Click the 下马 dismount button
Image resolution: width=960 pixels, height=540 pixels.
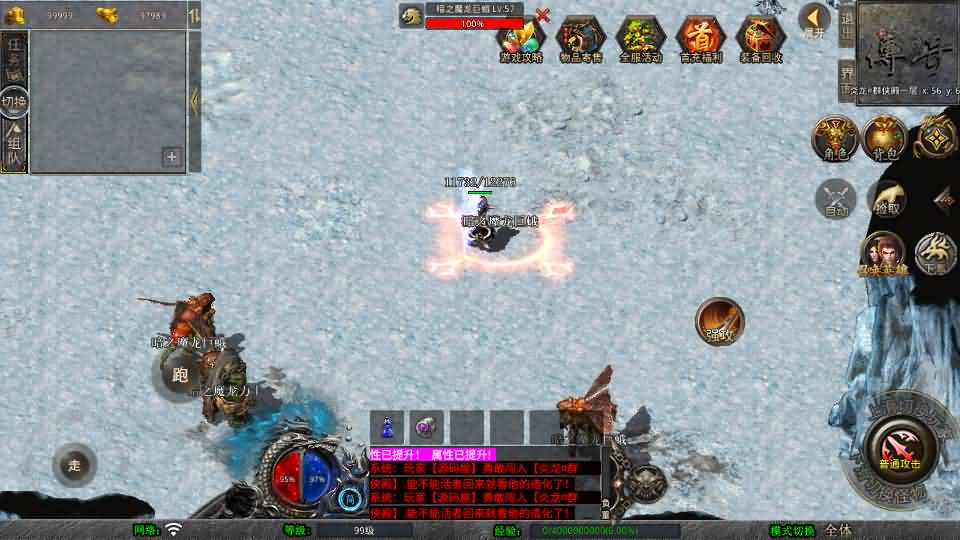936,253
